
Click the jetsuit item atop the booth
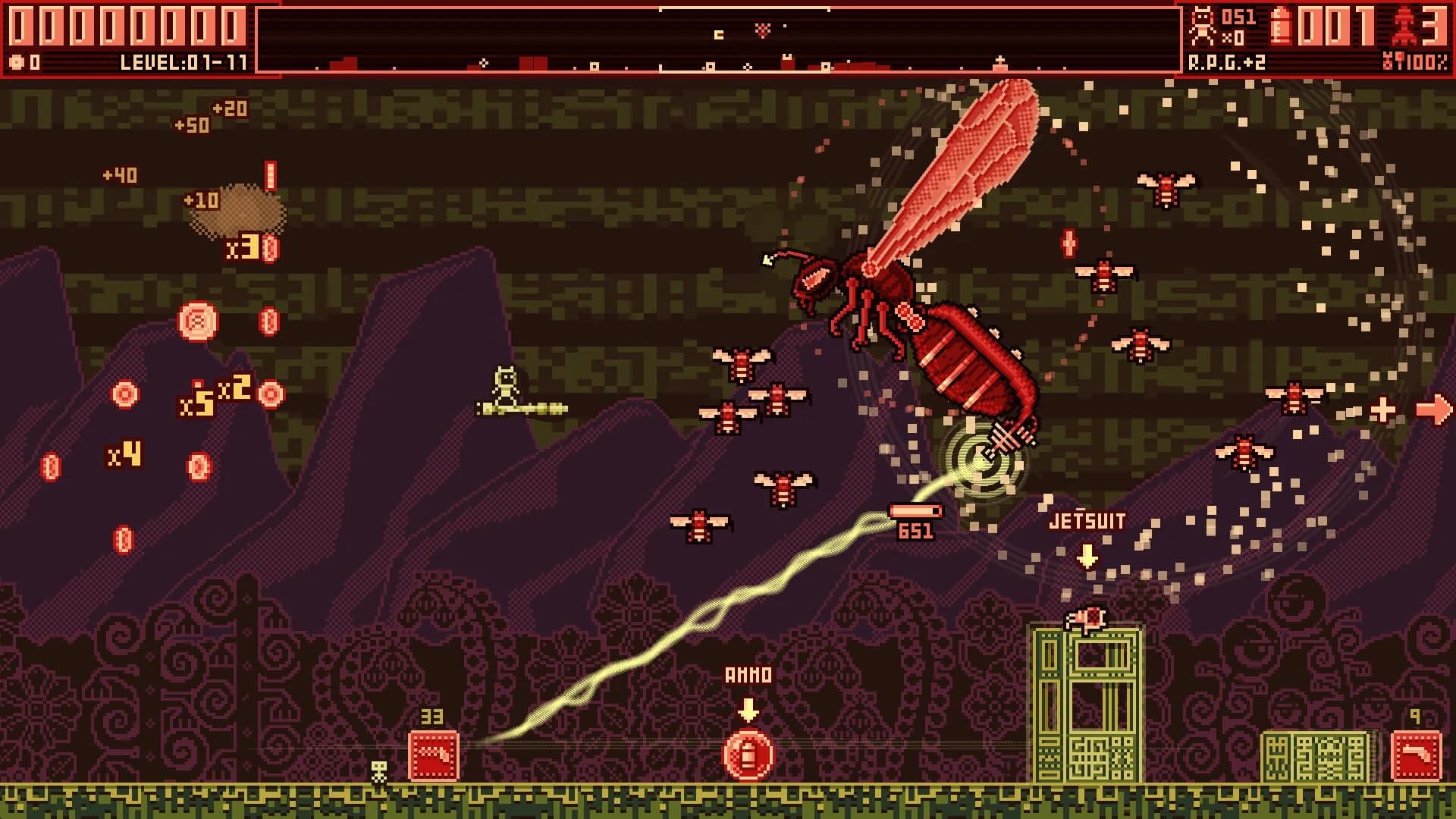1086,617
